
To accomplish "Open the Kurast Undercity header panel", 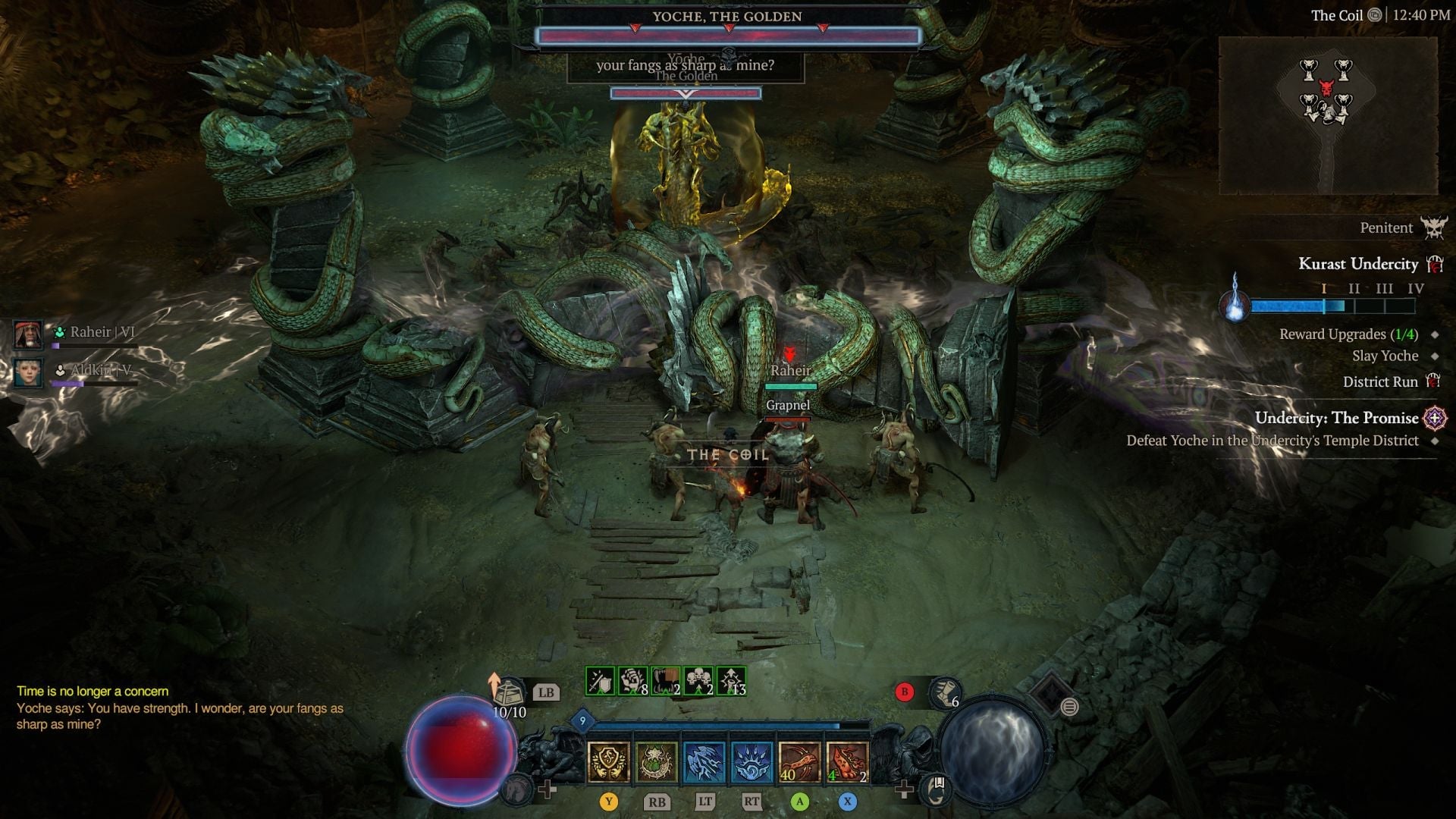I will tap(1357, 264).
